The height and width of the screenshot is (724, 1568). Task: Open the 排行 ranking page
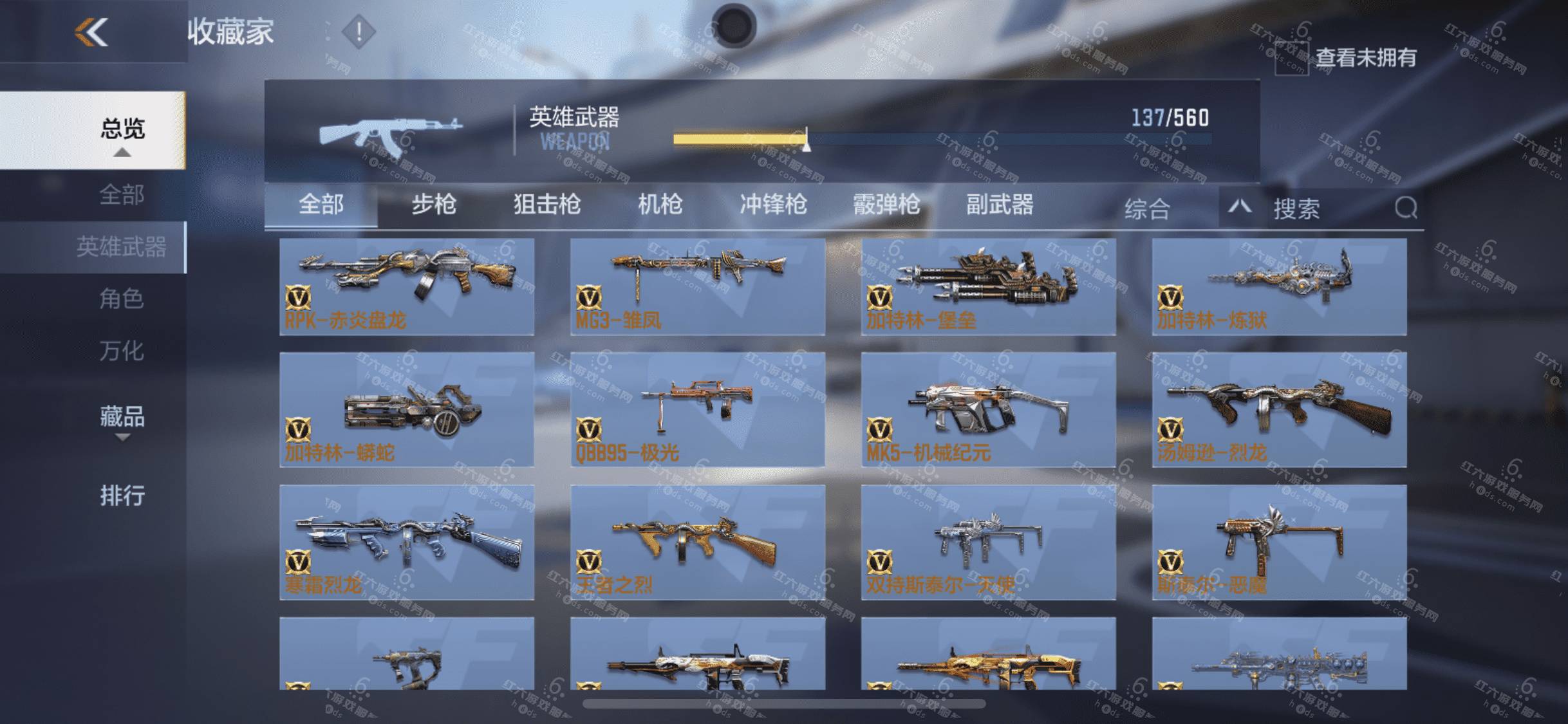[x=122, y=496]
